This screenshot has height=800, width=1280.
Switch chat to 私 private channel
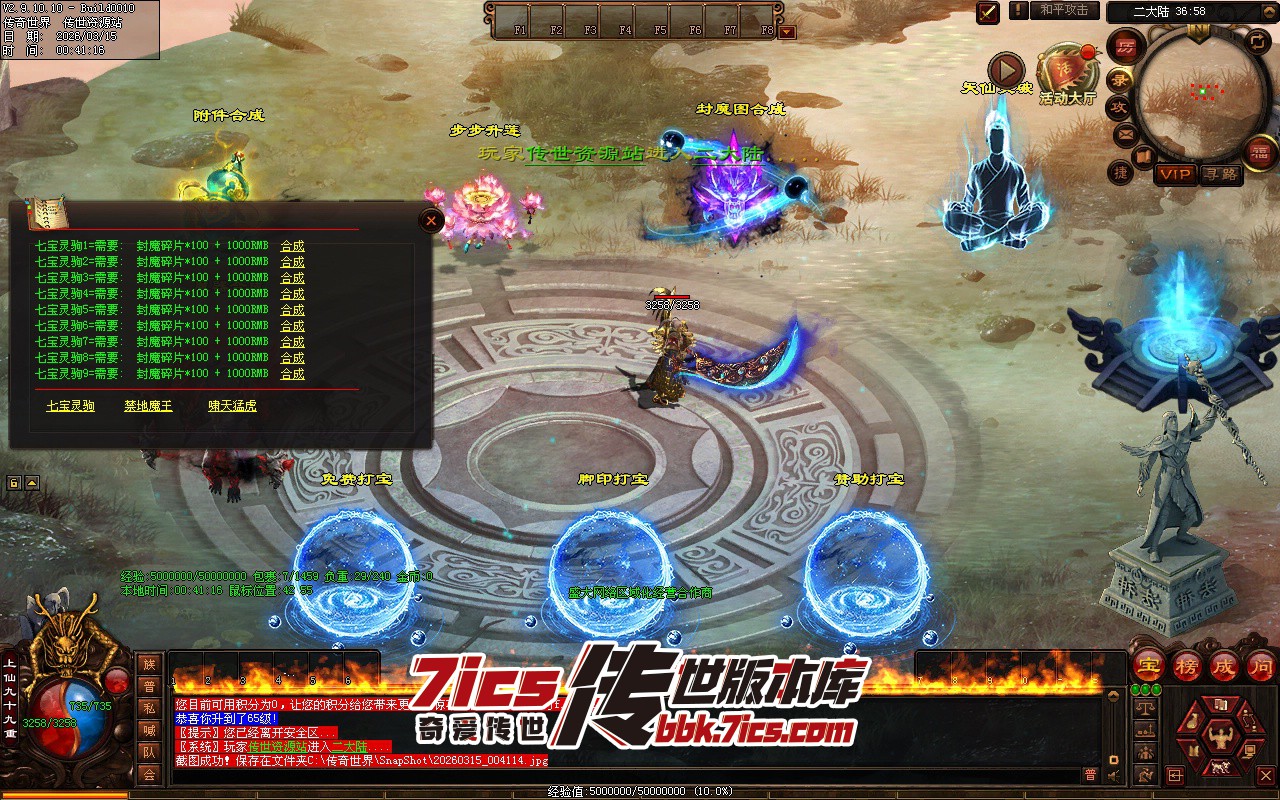[x=149, y=708]
